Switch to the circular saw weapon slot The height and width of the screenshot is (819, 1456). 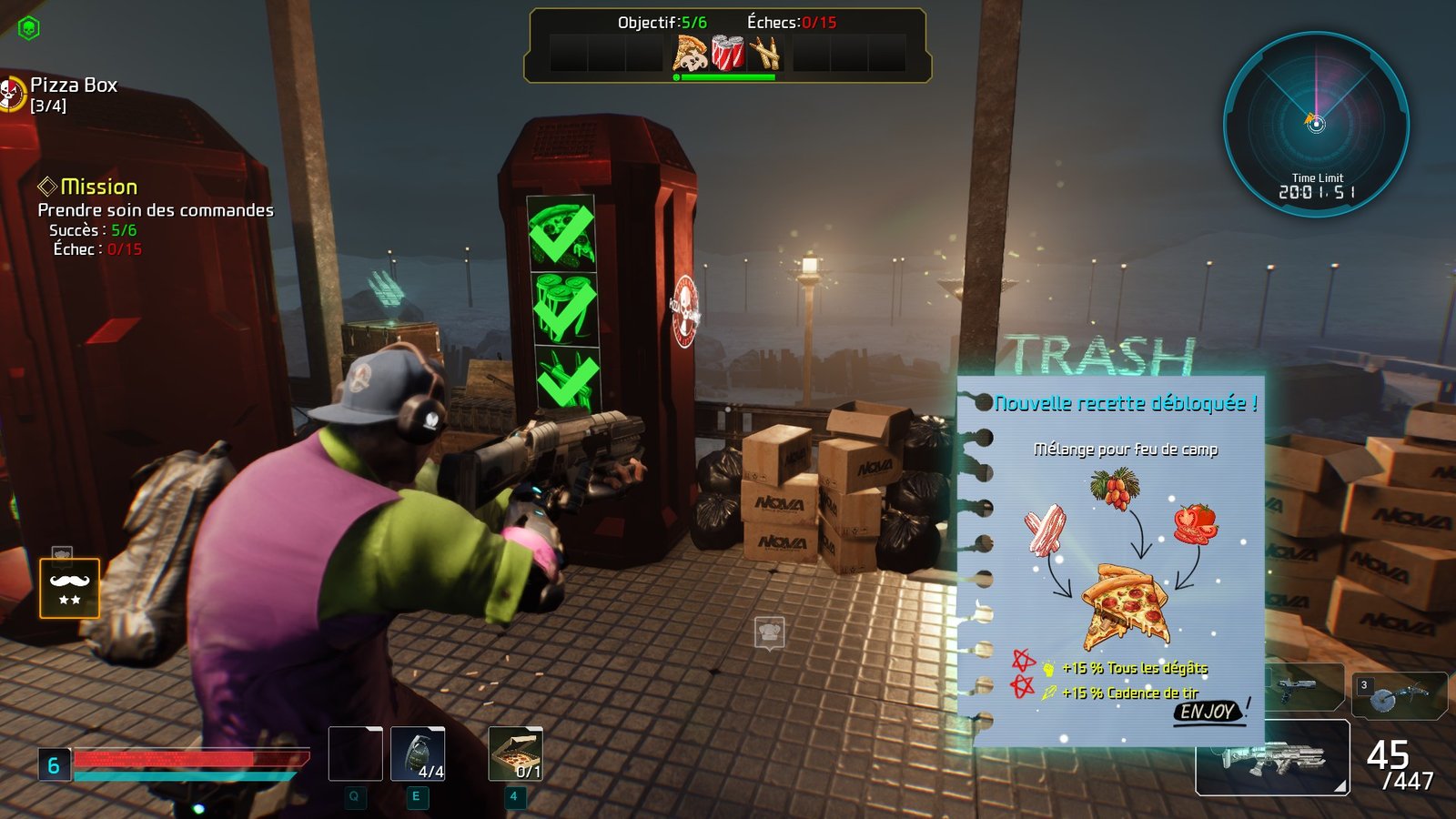pyautogui.click(x=1399, y=695)
